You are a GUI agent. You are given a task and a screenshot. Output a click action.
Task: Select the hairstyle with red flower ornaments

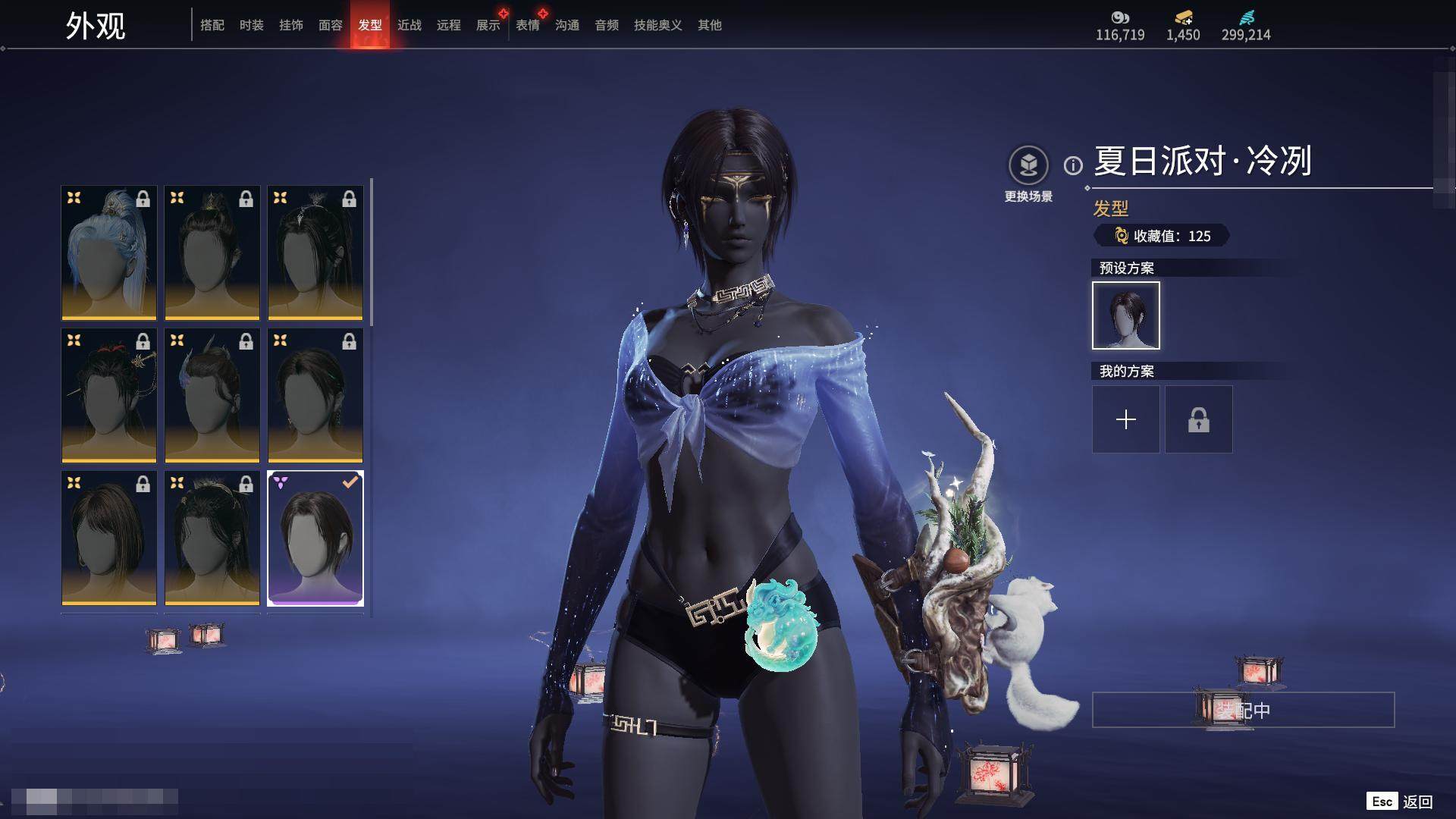click(109, 395)
